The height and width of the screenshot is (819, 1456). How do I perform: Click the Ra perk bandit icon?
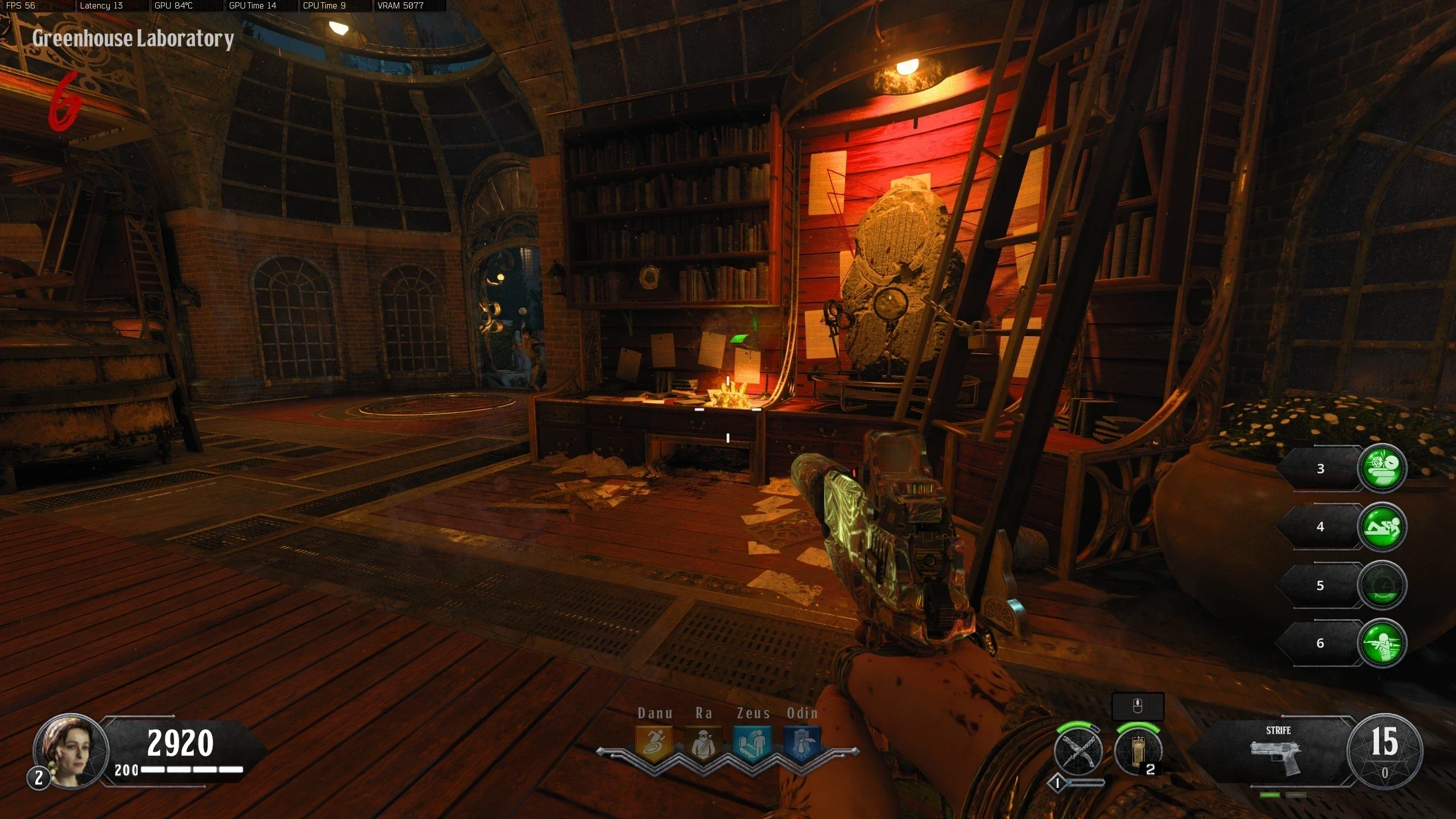pyautogui.click(x=704, y=743)
